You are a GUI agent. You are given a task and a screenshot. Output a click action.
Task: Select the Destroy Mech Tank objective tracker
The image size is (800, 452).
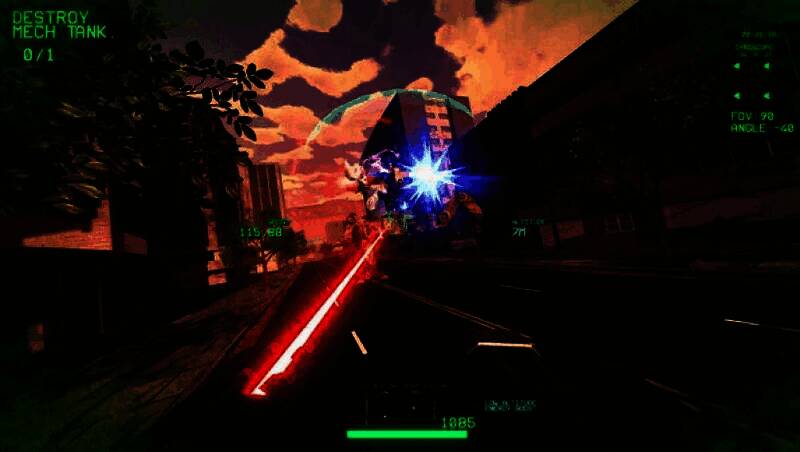pyautogui.click(x=58, y=34)
